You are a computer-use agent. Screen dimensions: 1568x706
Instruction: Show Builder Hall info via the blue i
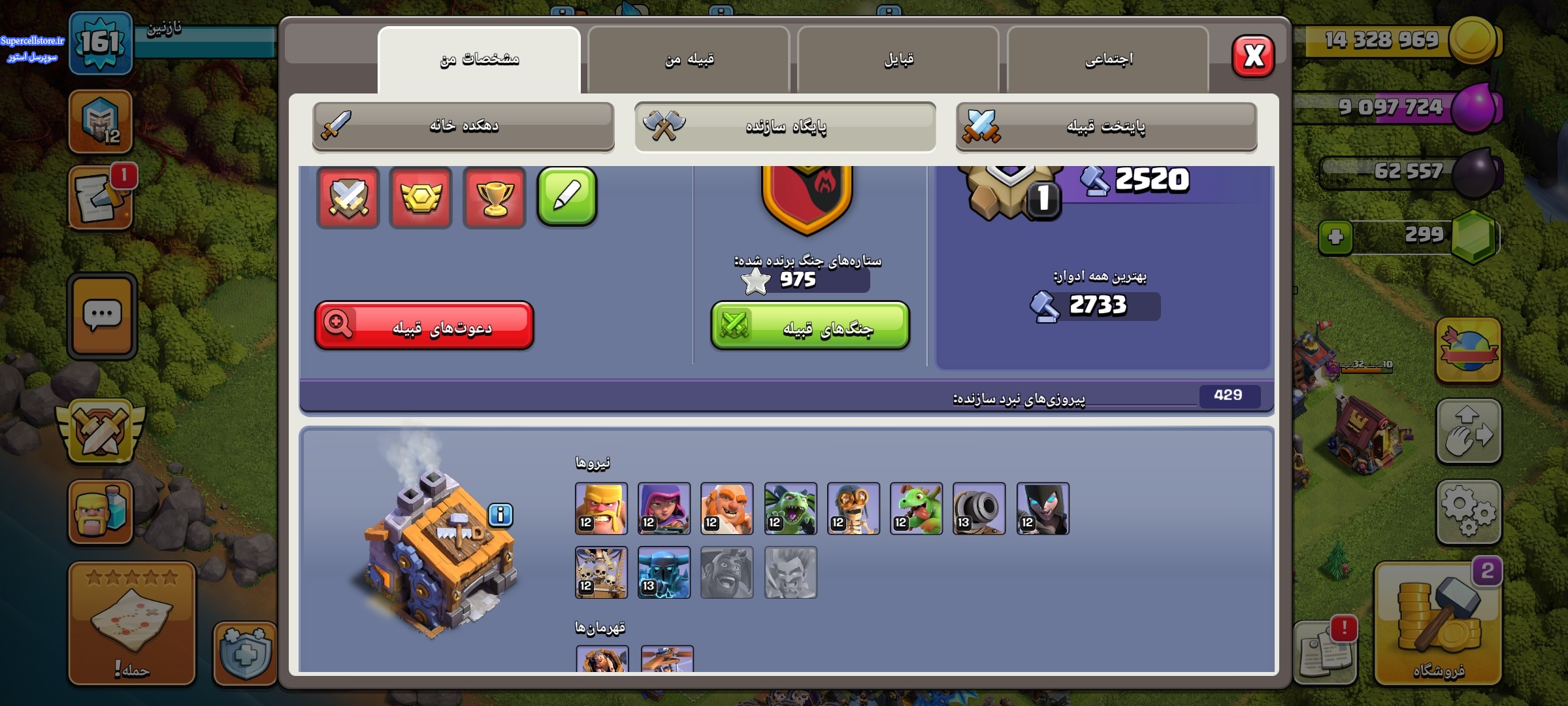click(500, 515)
